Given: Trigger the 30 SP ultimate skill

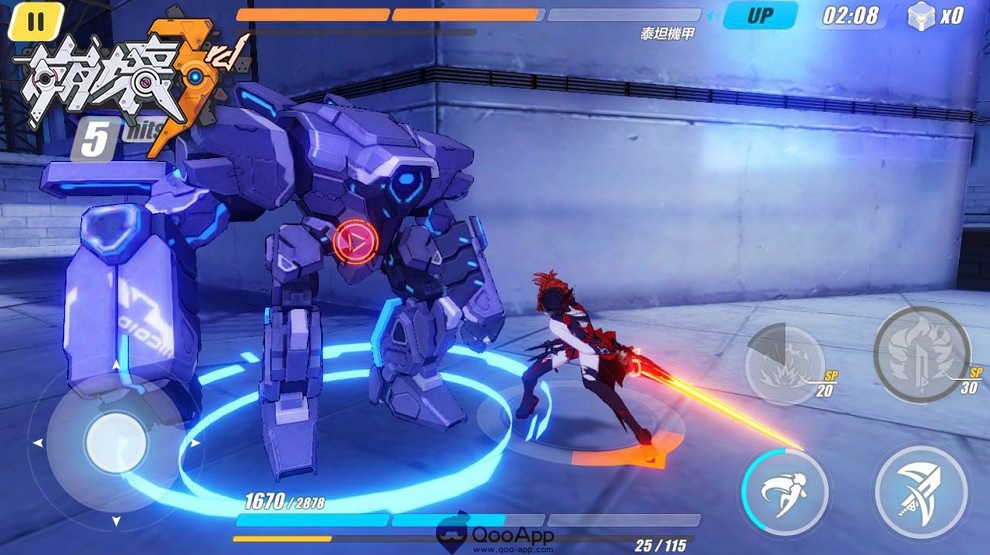Looking at the screenshot, I should click(920, 353).
